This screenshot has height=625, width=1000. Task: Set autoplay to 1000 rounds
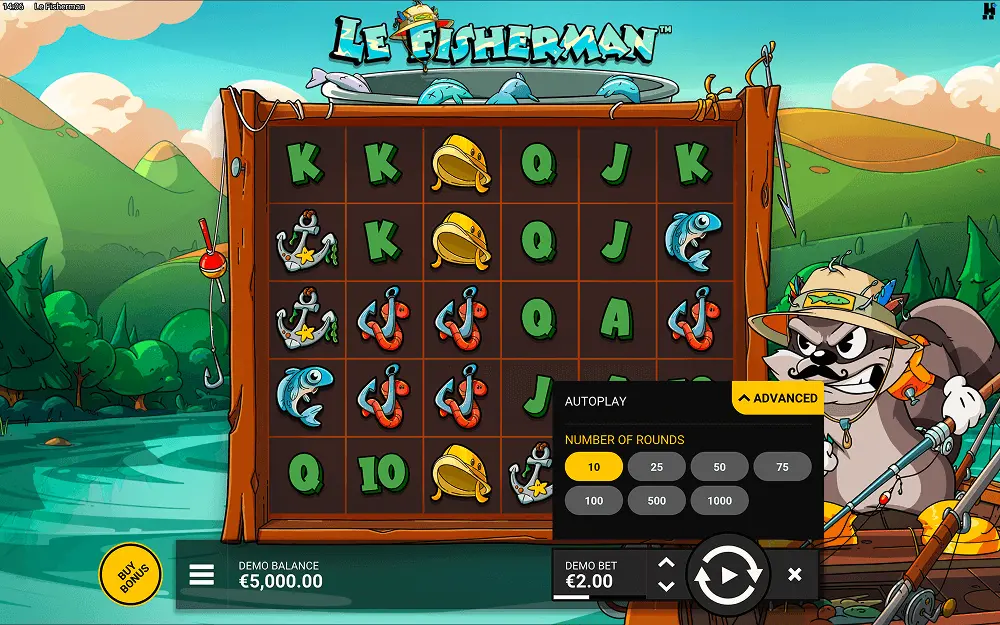click(x=719, y=501)
